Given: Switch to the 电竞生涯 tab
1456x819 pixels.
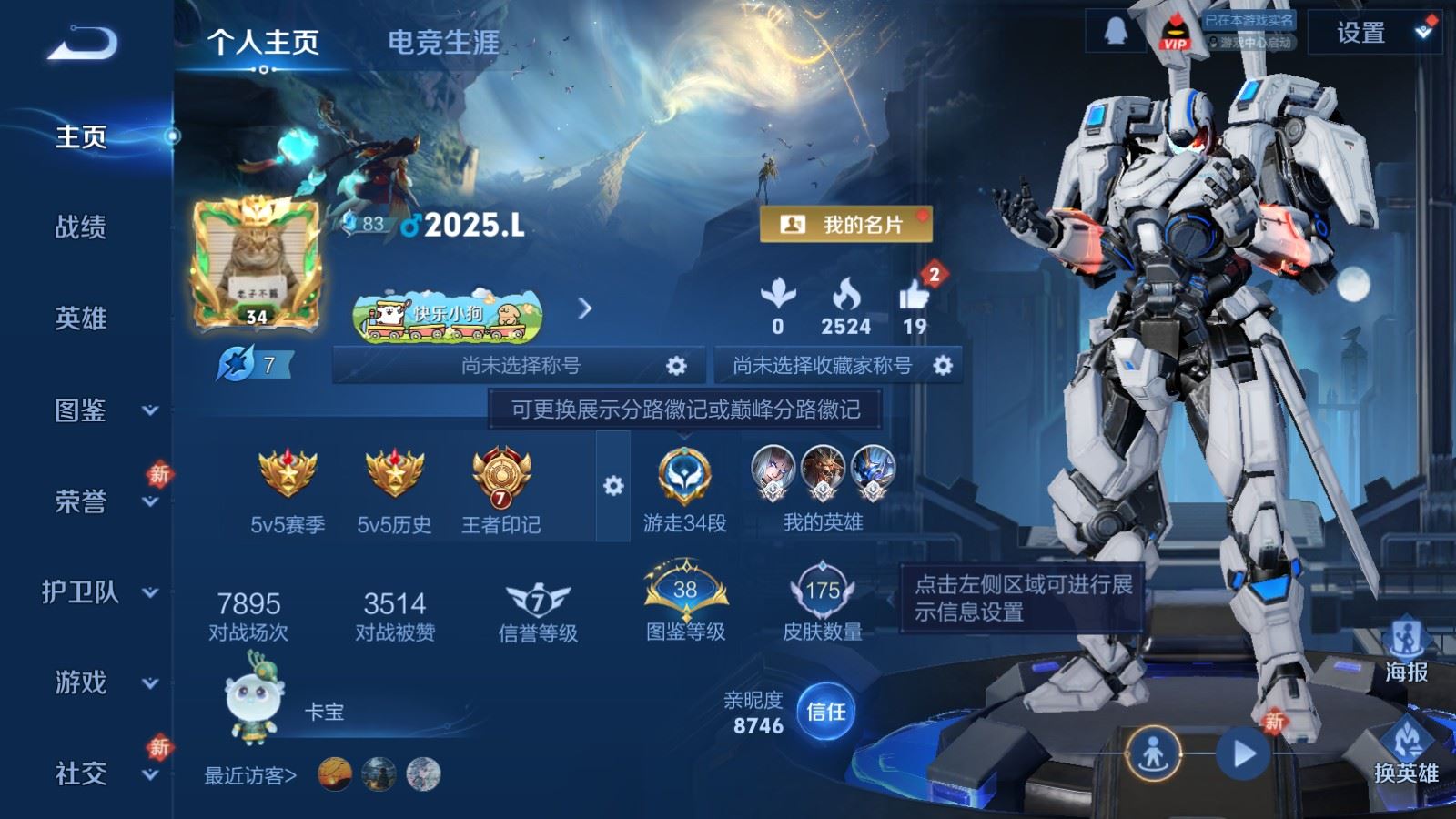Looking at the screenshot, I should point(443,40).
